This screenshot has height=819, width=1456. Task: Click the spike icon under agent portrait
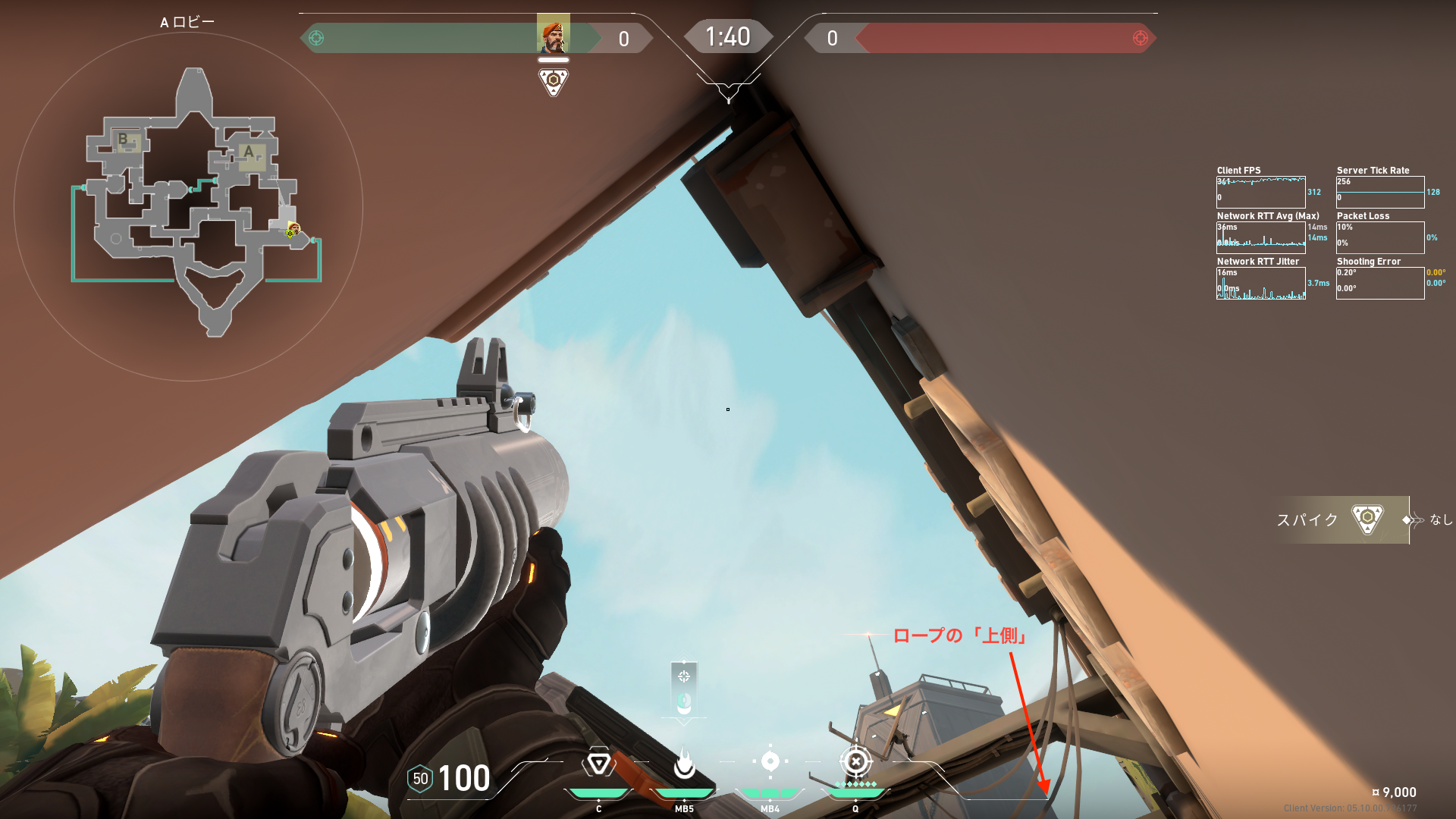point(554,80)
